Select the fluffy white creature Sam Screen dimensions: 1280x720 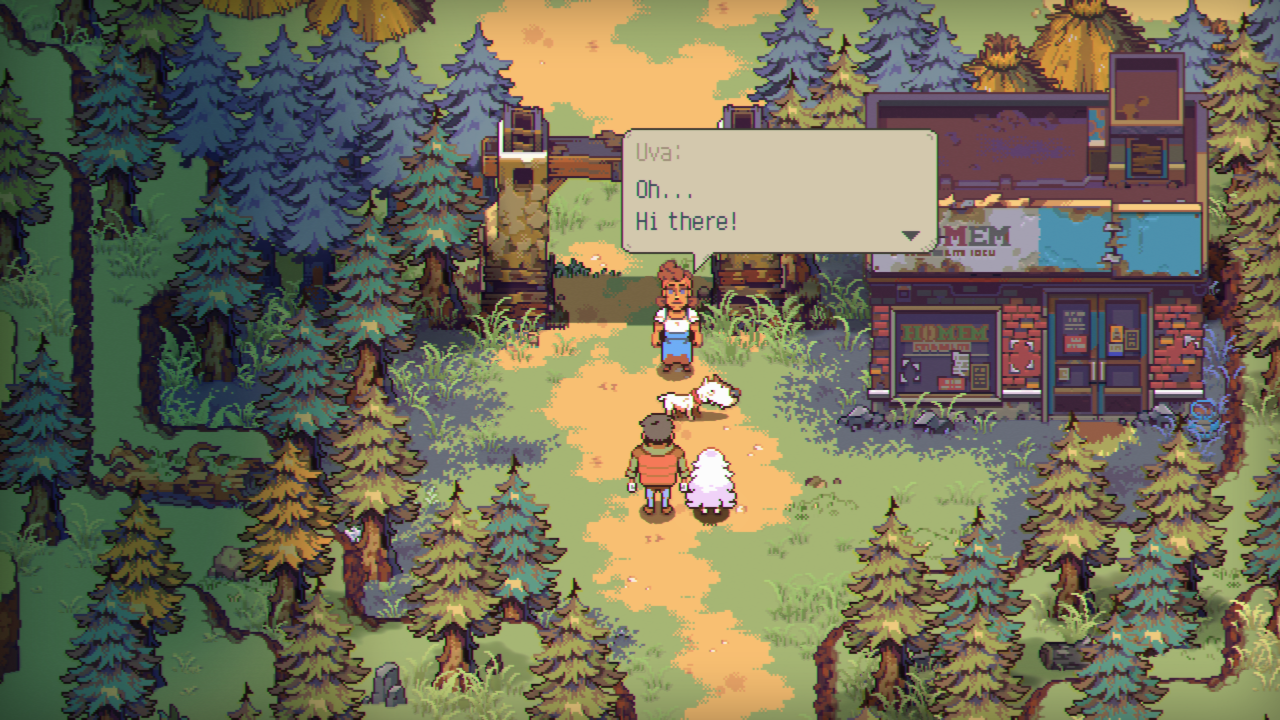point(712,478)
